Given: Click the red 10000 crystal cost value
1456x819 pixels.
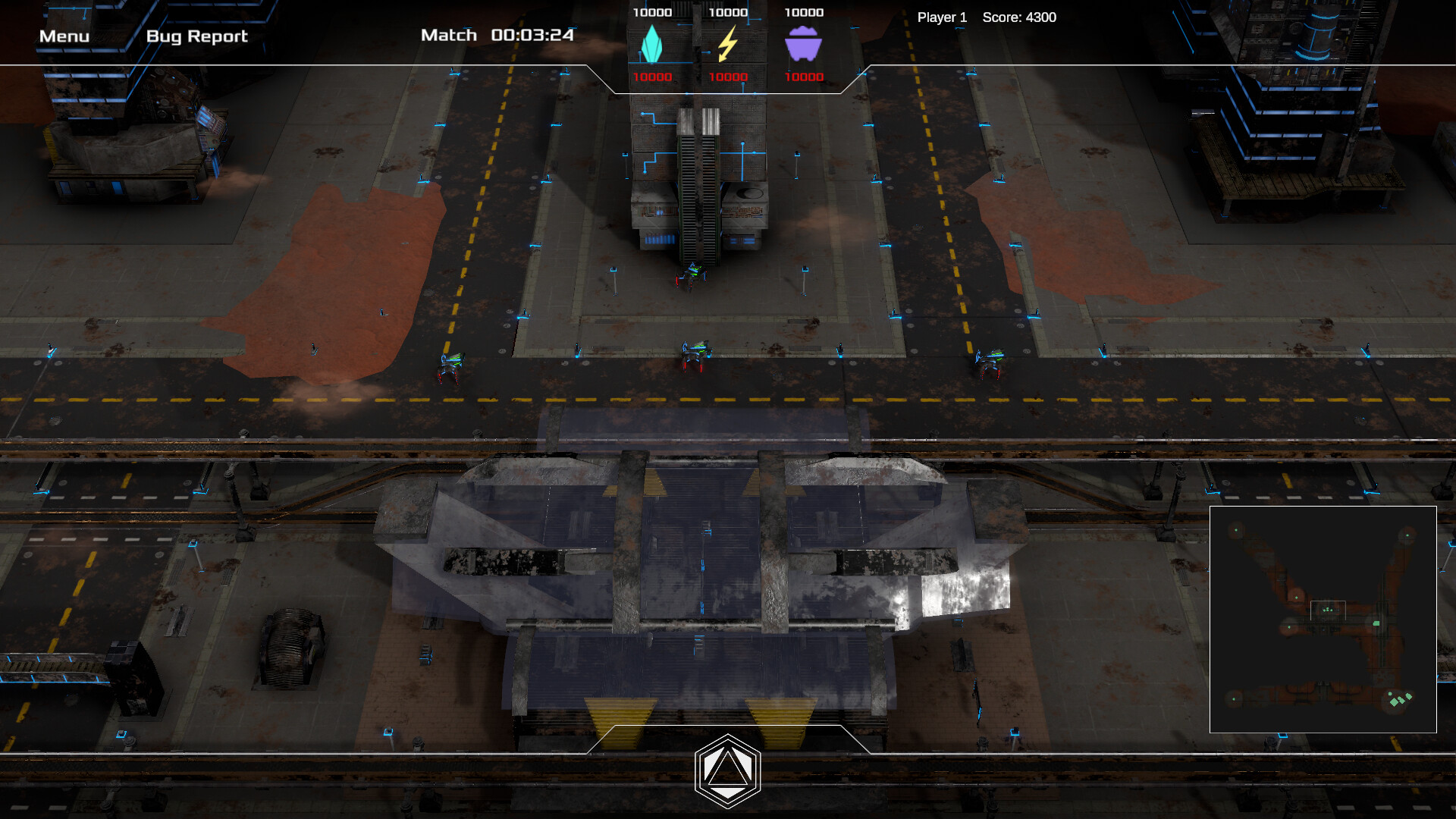Looking at the screenshot, I should pos(654,76).
